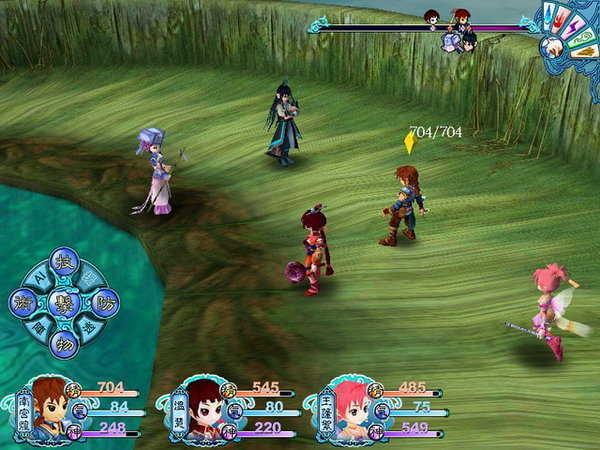Select the skill (技) command orb
The height and width of the screenshot is (450, 600).
point(64,261)
